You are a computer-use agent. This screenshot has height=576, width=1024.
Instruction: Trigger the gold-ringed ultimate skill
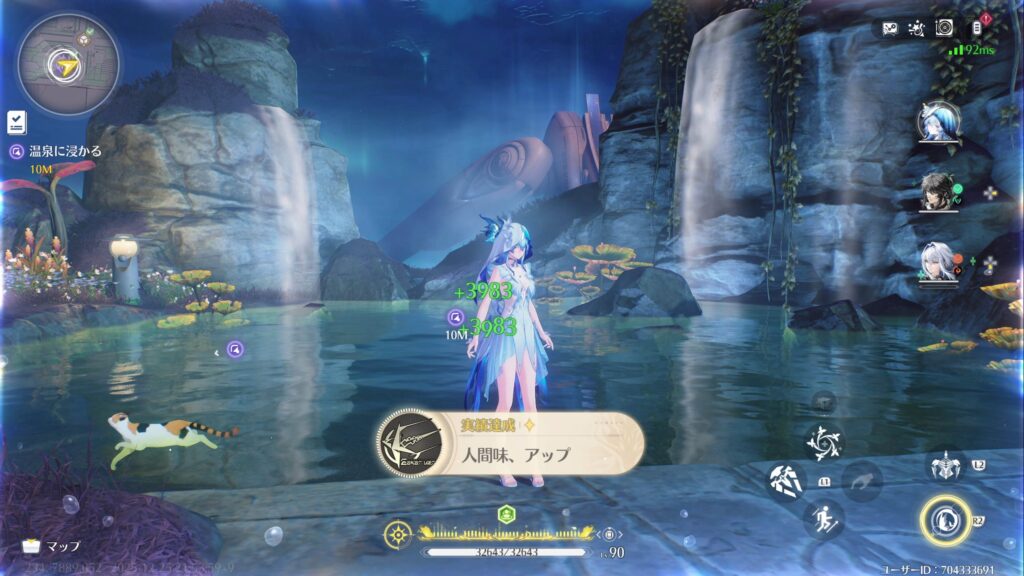(944, 519)
